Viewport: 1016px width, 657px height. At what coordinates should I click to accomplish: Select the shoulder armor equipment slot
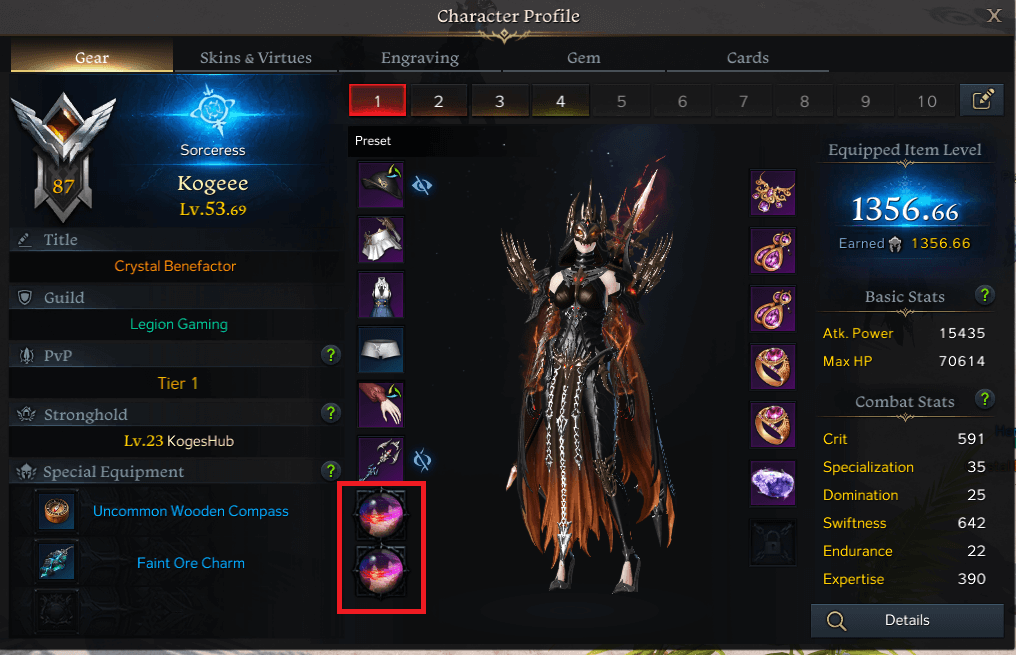coord(381,239)
